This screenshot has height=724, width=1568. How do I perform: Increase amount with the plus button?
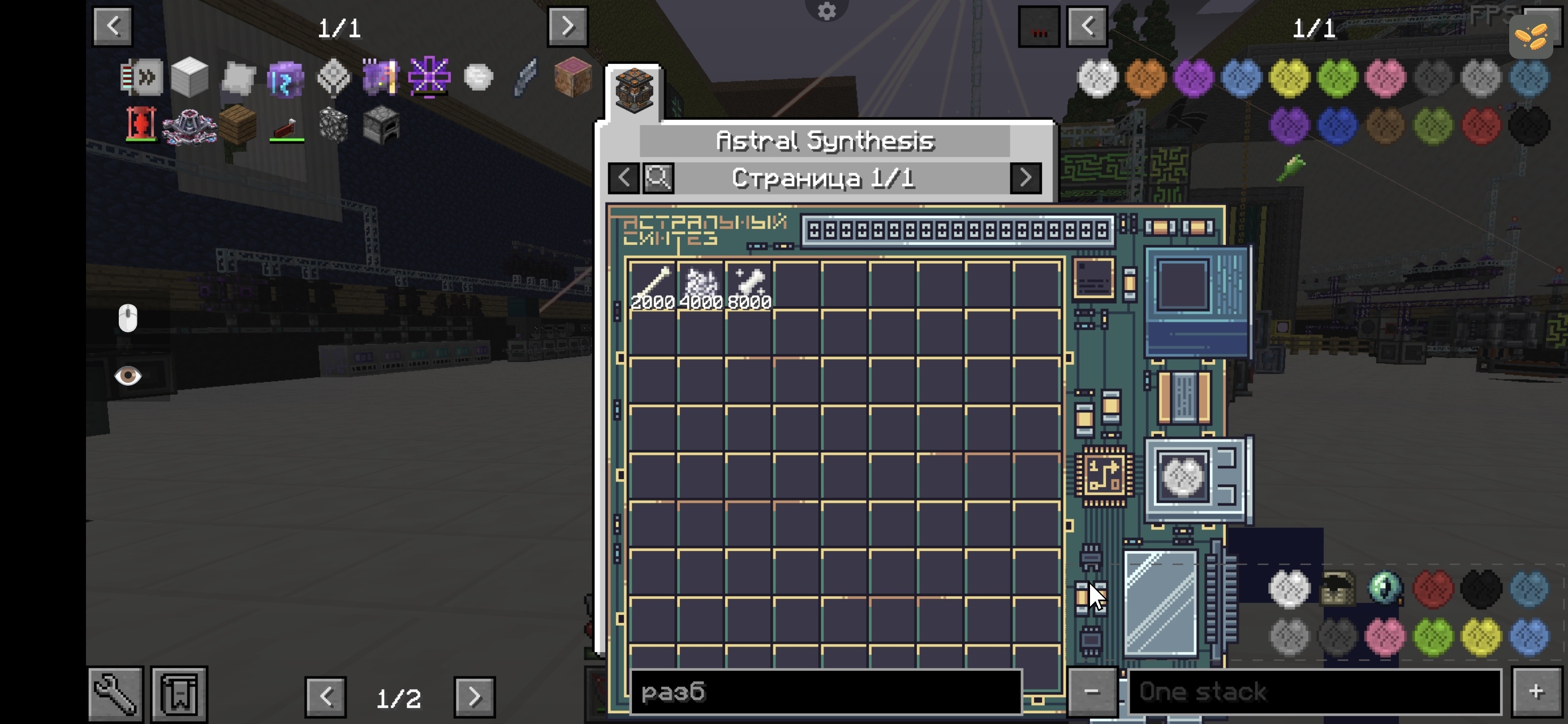click(1536, 692)
